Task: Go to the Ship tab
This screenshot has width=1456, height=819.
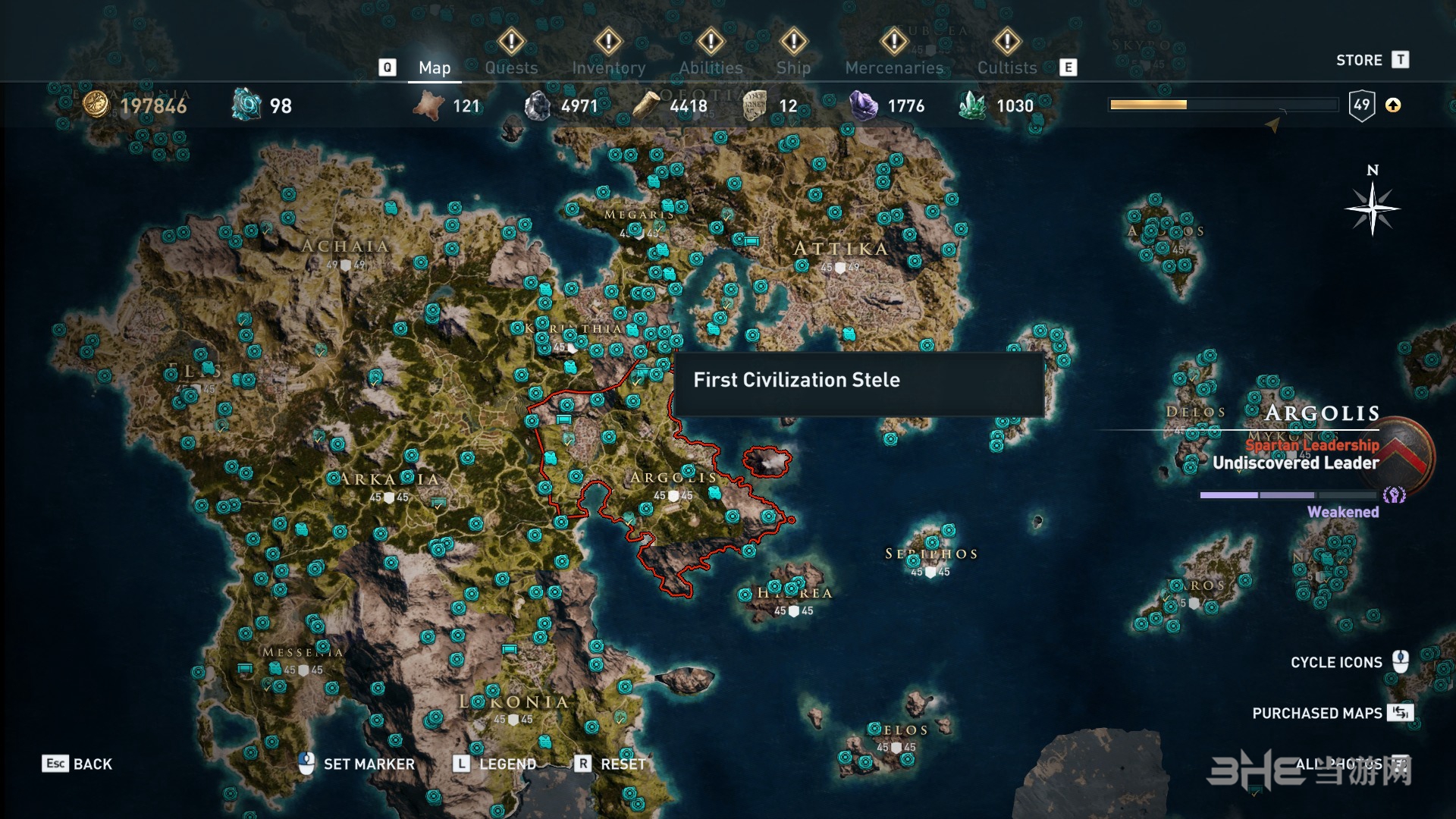Action: 793,67
